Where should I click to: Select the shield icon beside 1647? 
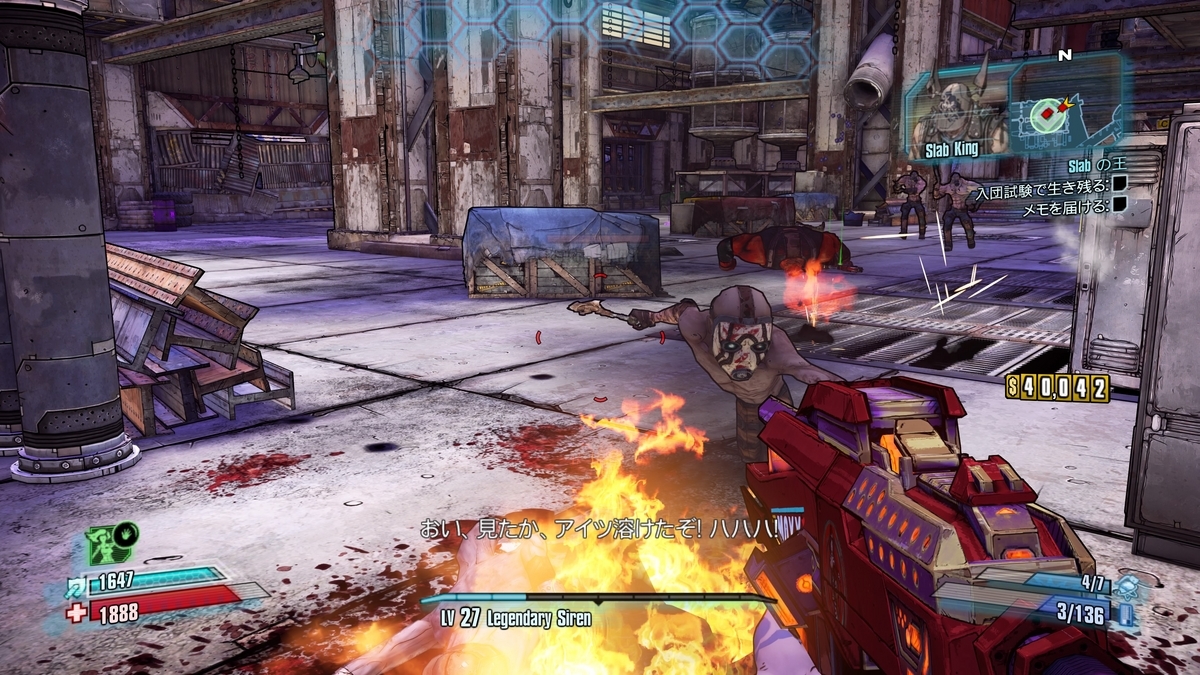tap(77, 583)
